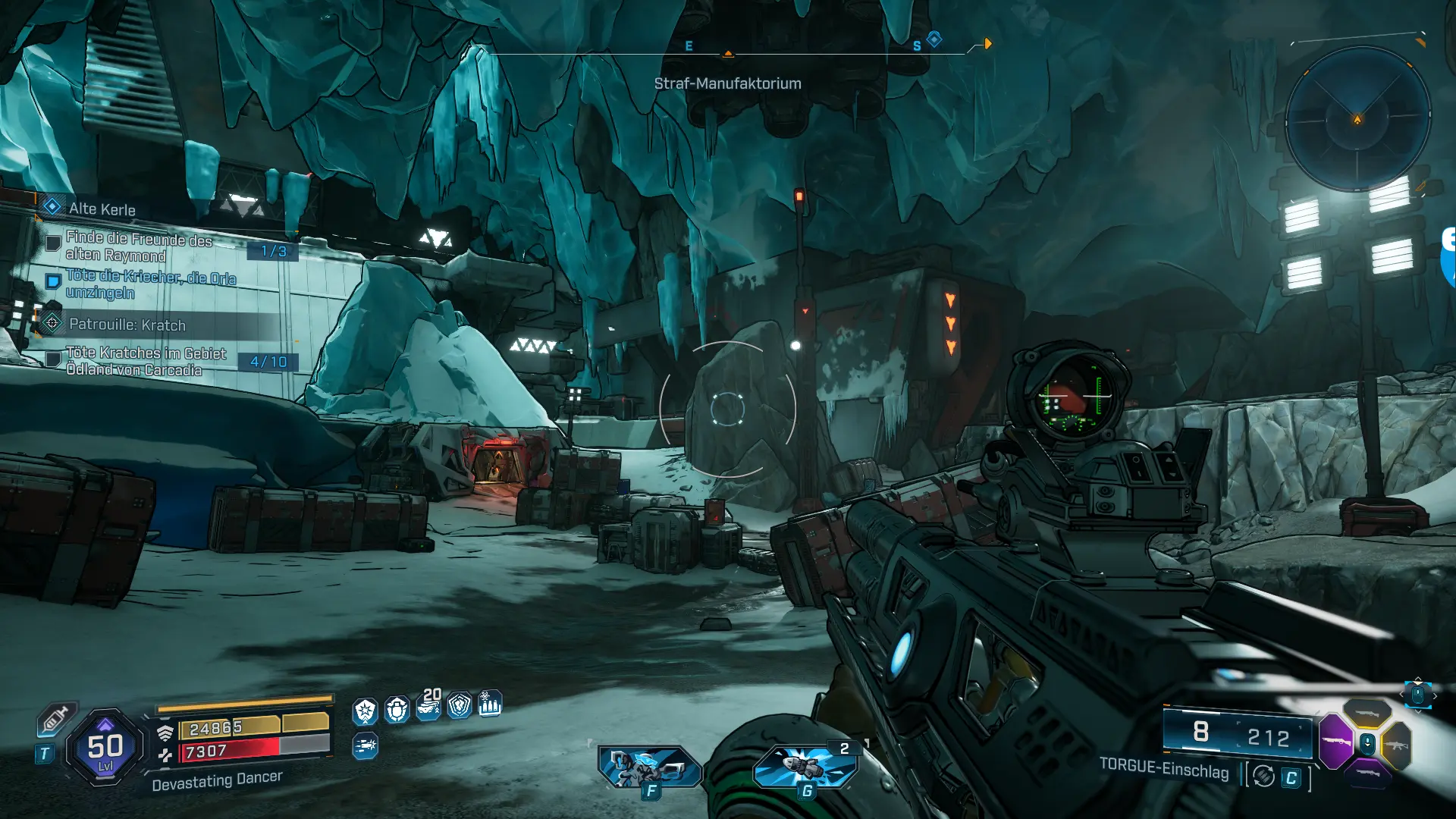Click the speeding bullet buff icon
This screenshot has width=1456, height=819.
[365, 746]
